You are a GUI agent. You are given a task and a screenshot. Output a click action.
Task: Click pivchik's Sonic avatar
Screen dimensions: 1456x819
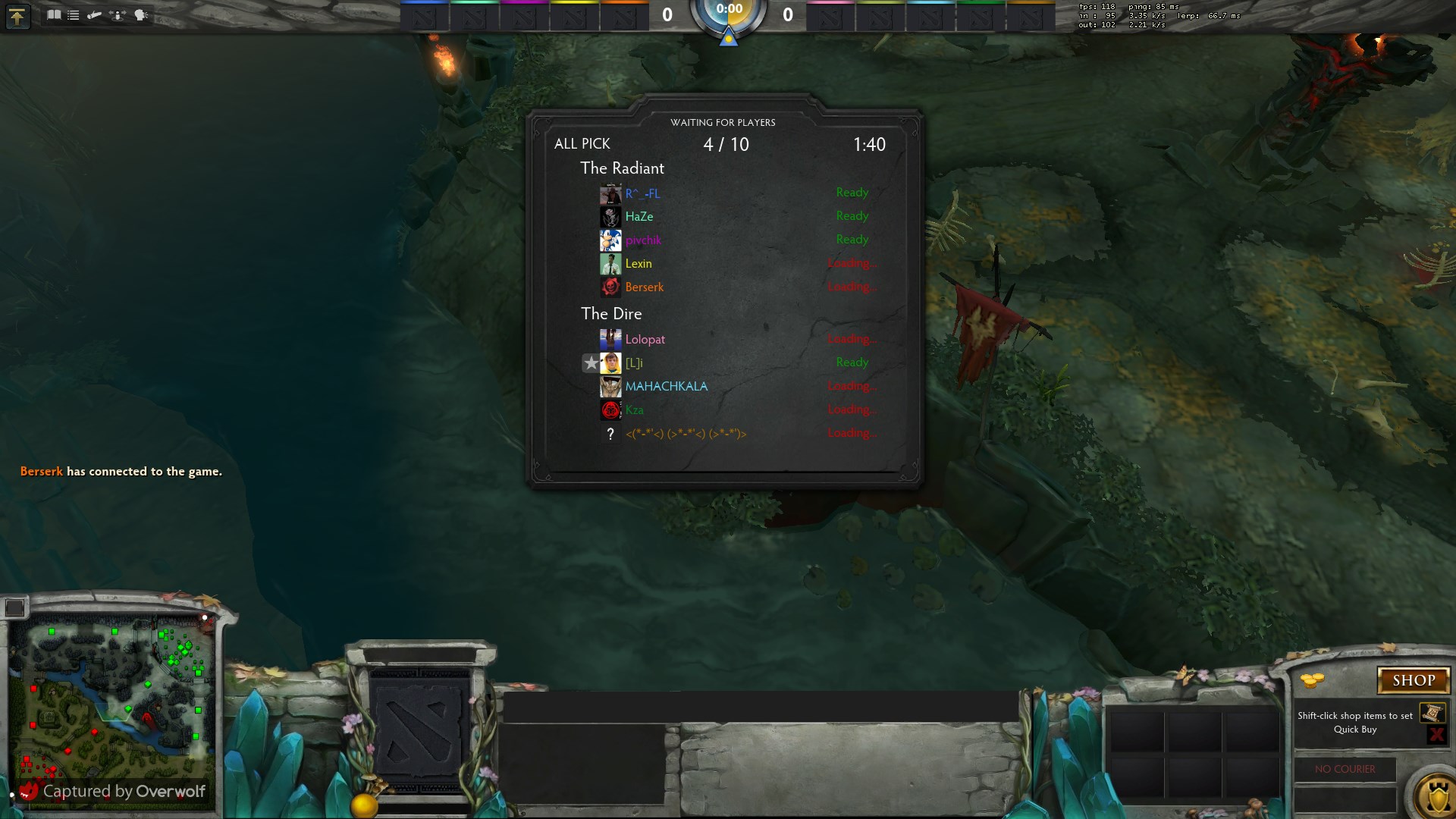point(610,240)
